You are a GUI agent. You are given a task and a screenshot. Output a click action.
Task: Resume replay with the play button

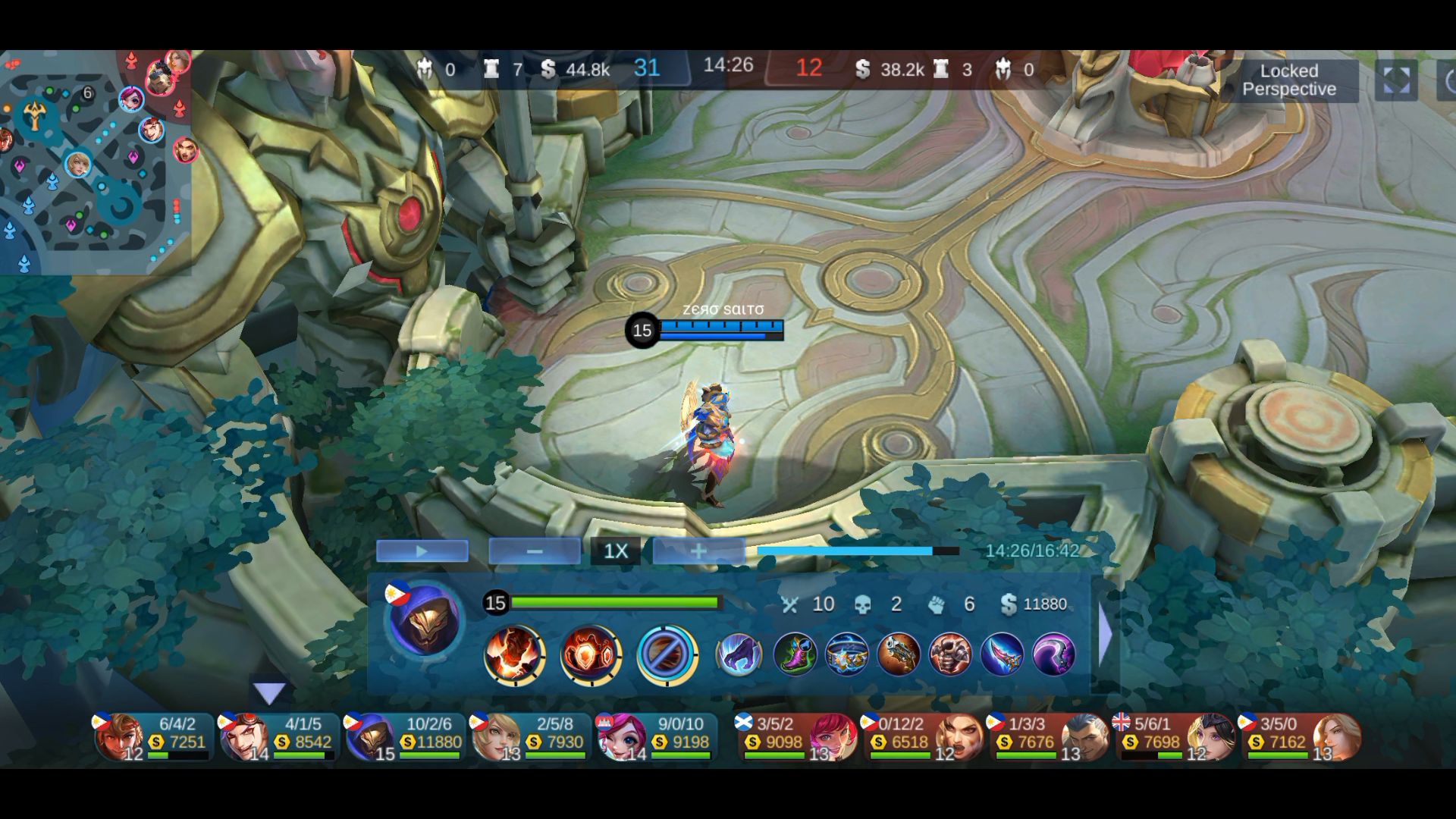(x=422, y=551)
